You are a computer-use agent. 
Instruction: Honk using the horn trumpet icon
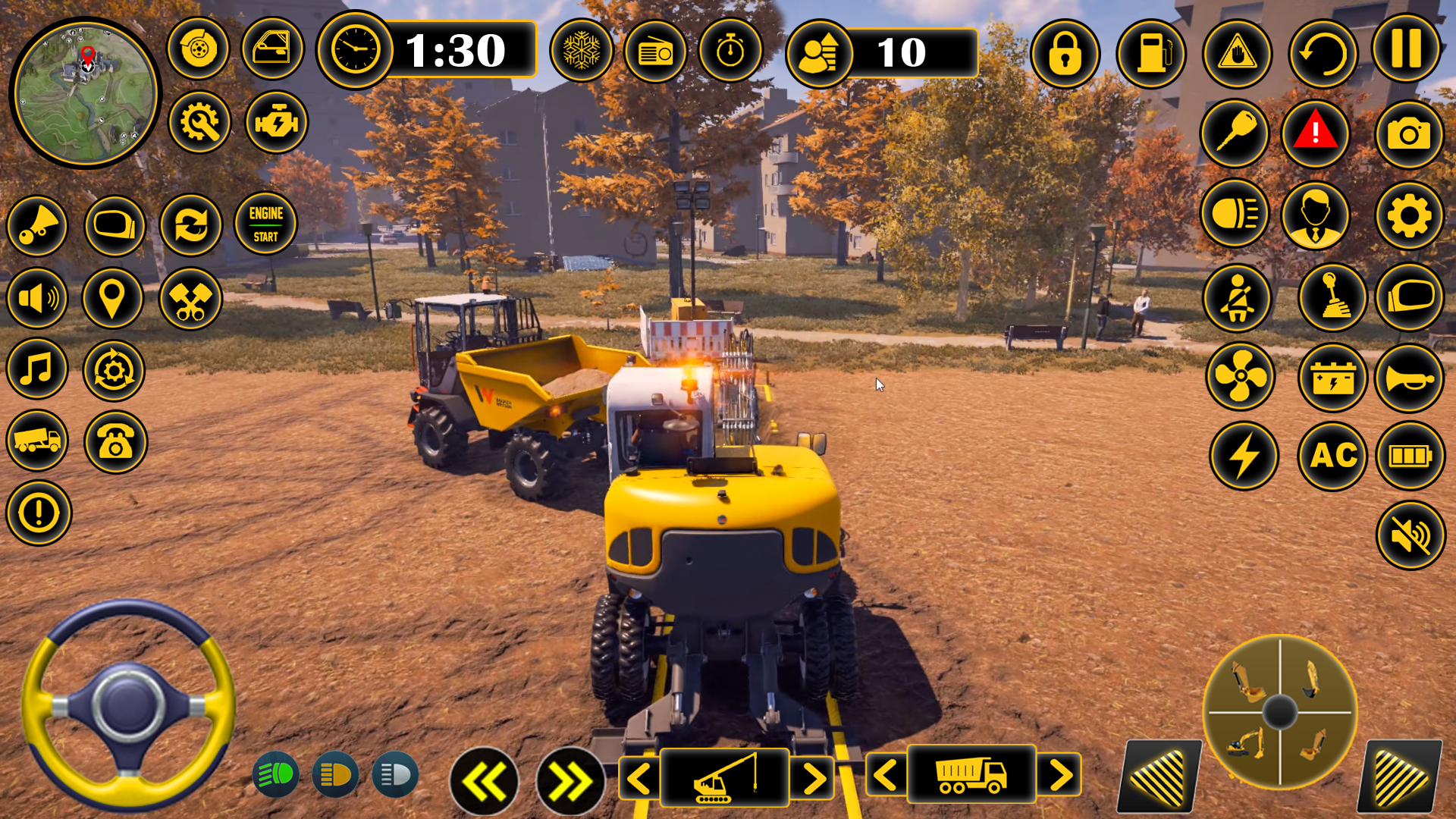point(1408,377)
